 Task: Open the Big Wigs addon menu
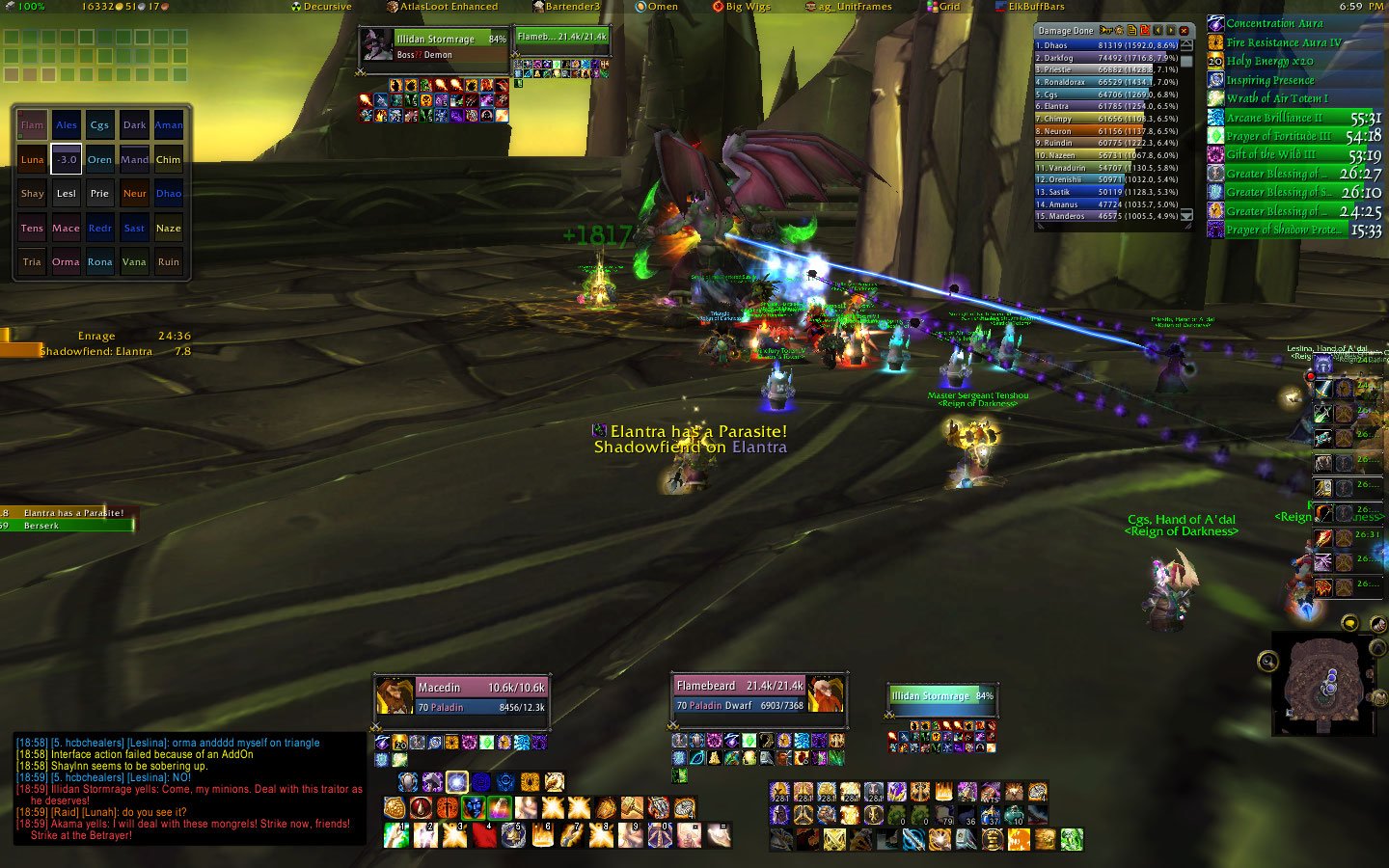coord(742,7)
